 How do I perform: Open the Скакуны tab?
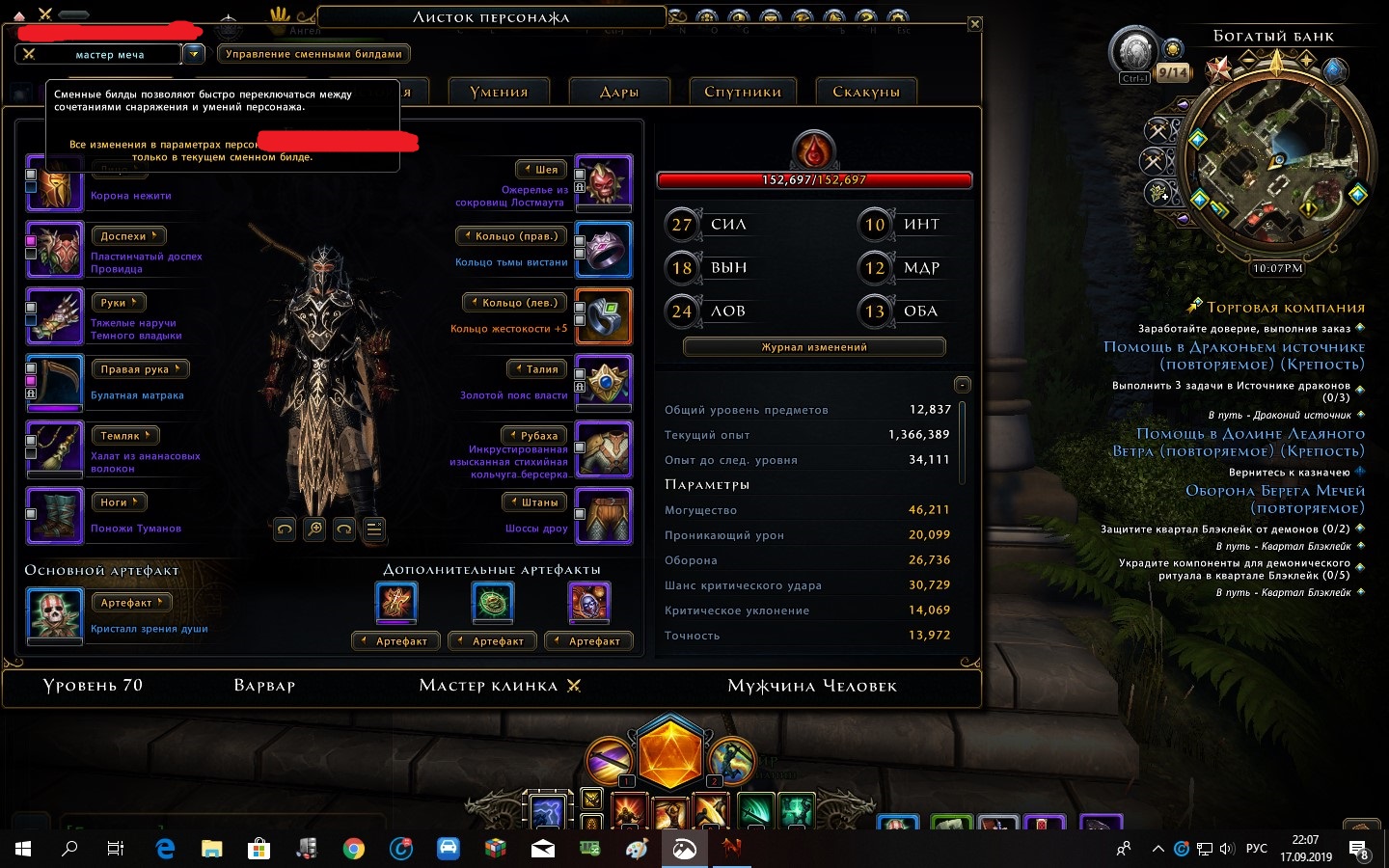coord(866,90)
